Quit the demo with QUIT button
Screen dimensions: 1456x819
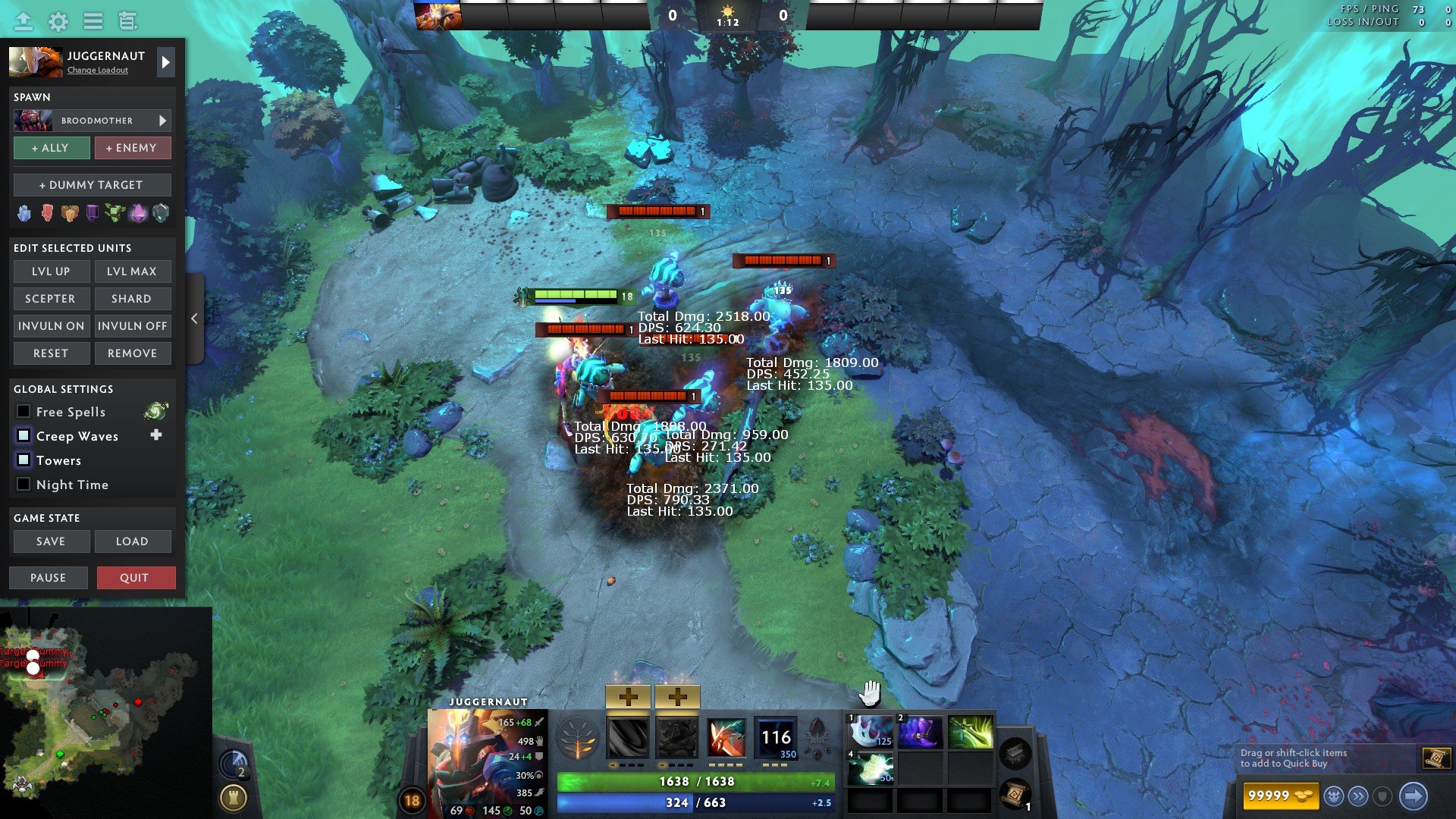[x=135, y=578]
